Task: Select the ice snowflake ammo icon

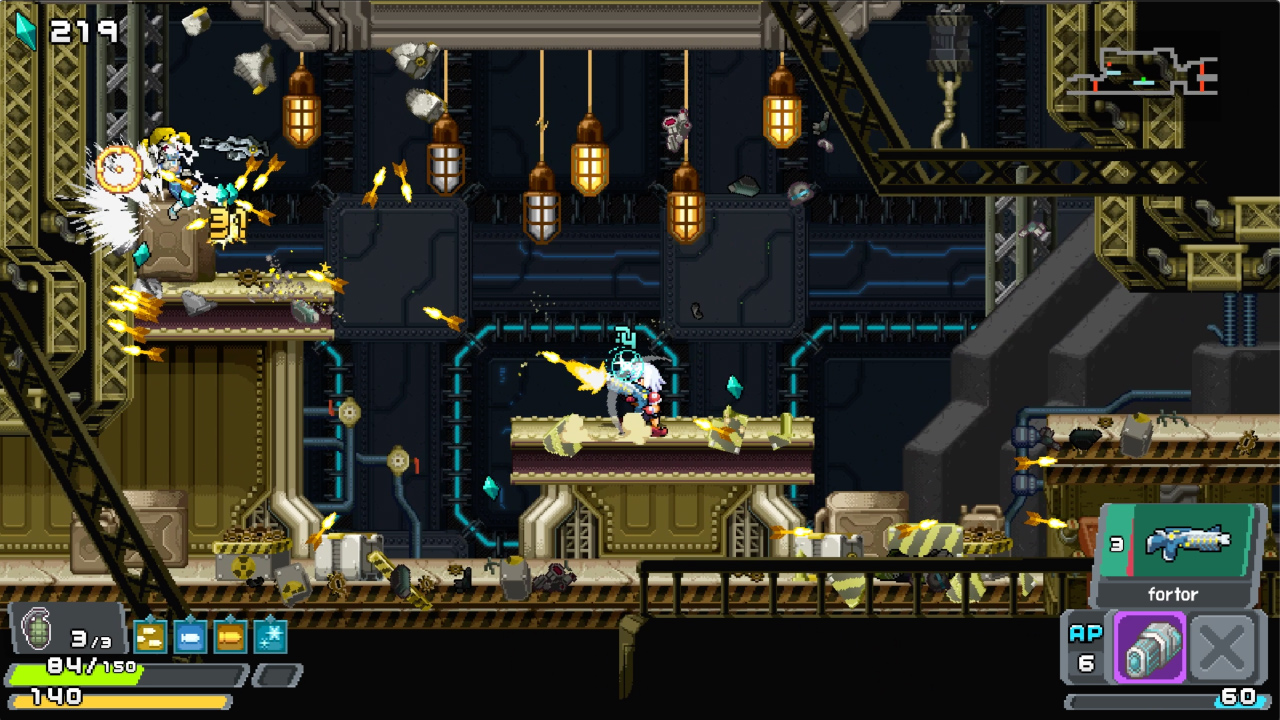Action: (268, 636)
